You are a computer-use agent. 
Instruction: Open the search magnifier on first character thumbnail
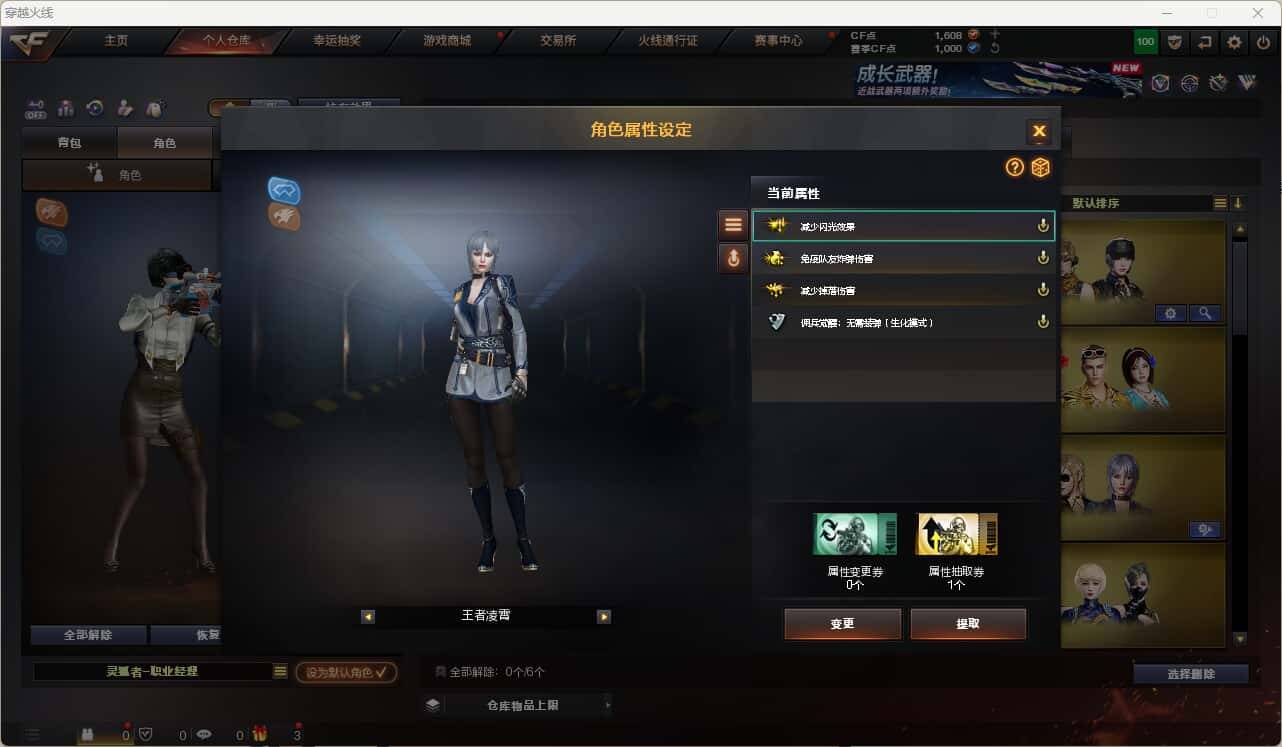point(1206,313)
